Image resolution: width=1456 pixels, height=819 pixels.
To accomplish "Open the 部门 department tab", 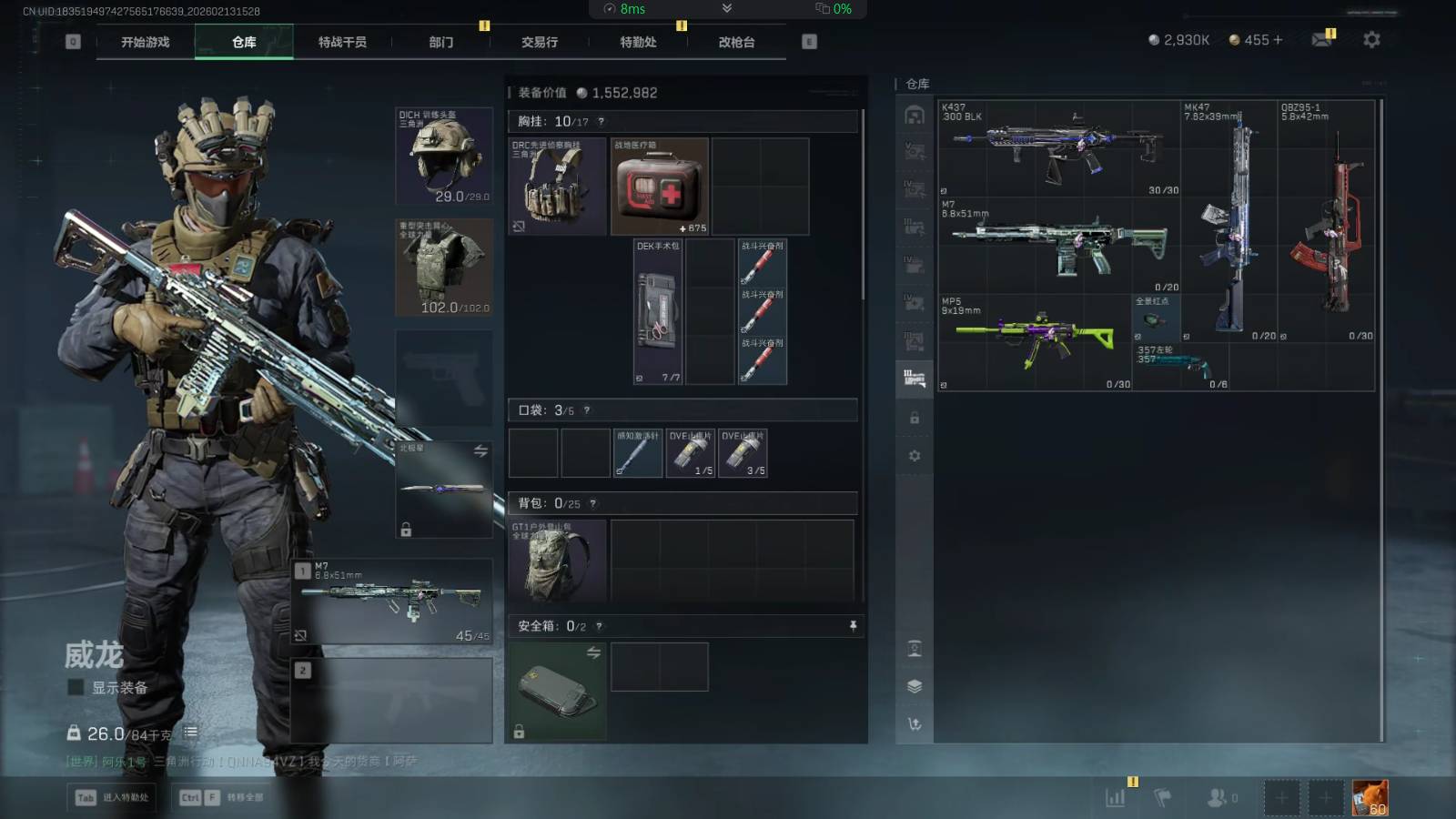I will click(441, 42).
